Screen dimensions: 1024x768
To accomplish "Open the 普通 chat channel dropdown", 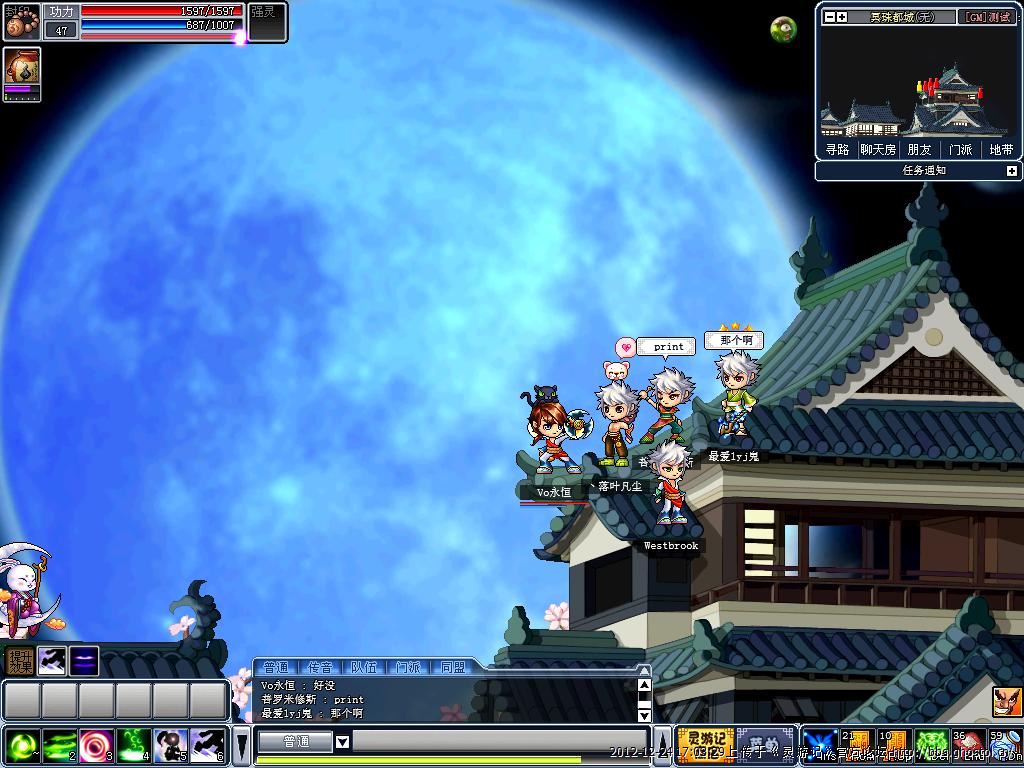I will (342, 742).
